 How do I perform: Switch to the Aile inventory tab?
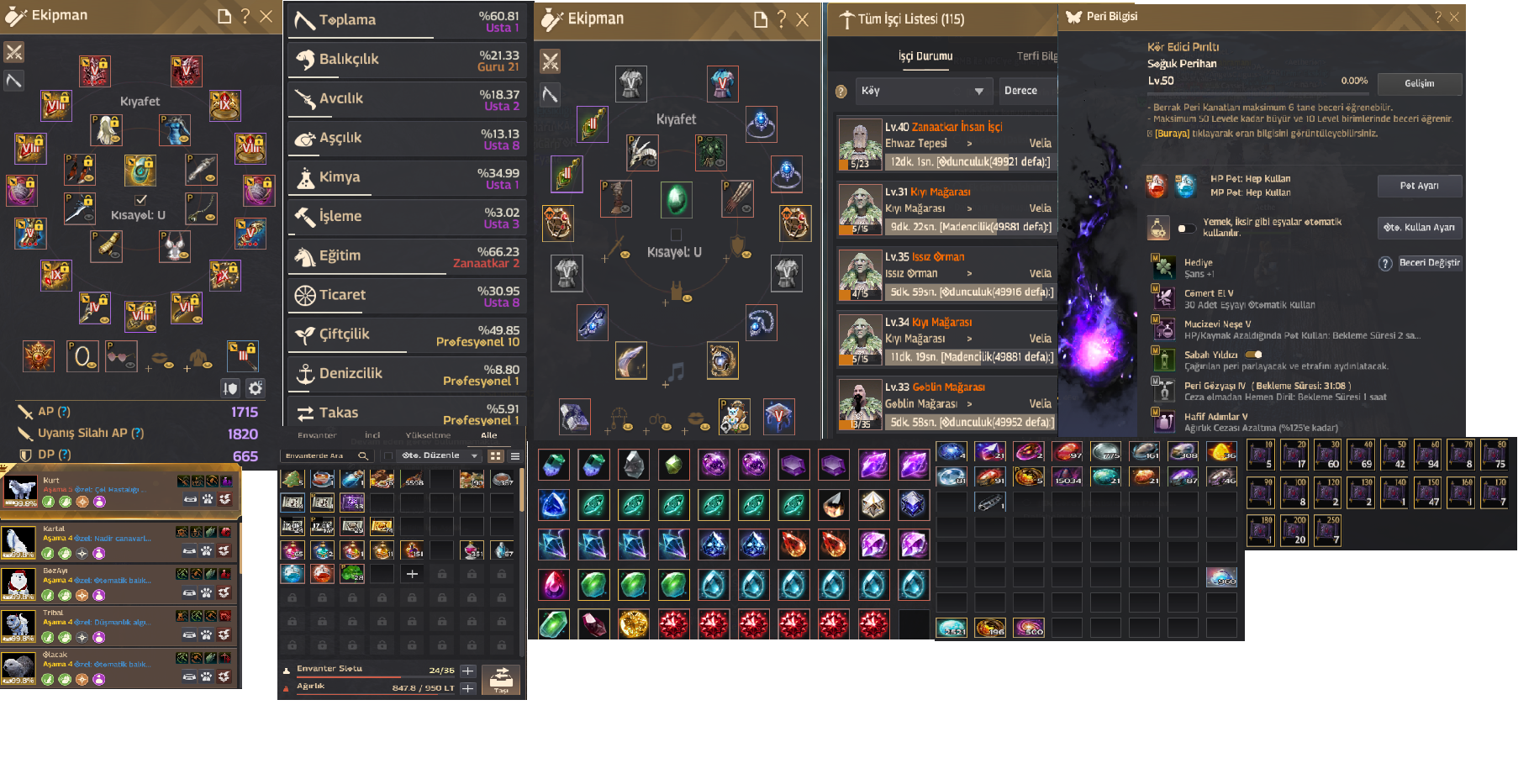click(490, 435)
